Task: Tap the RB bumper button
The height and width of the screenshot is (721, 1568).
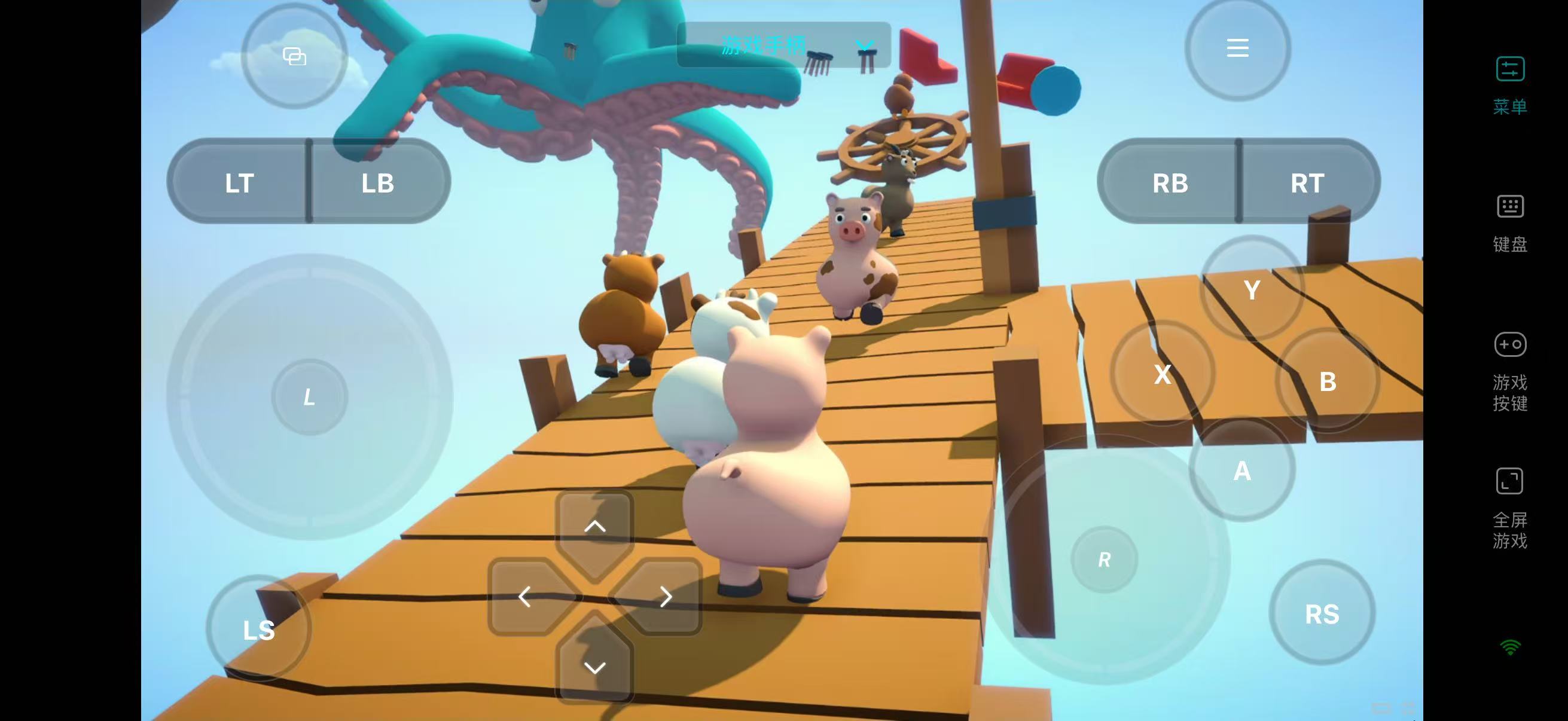Action: click(x=1170, y=182)
